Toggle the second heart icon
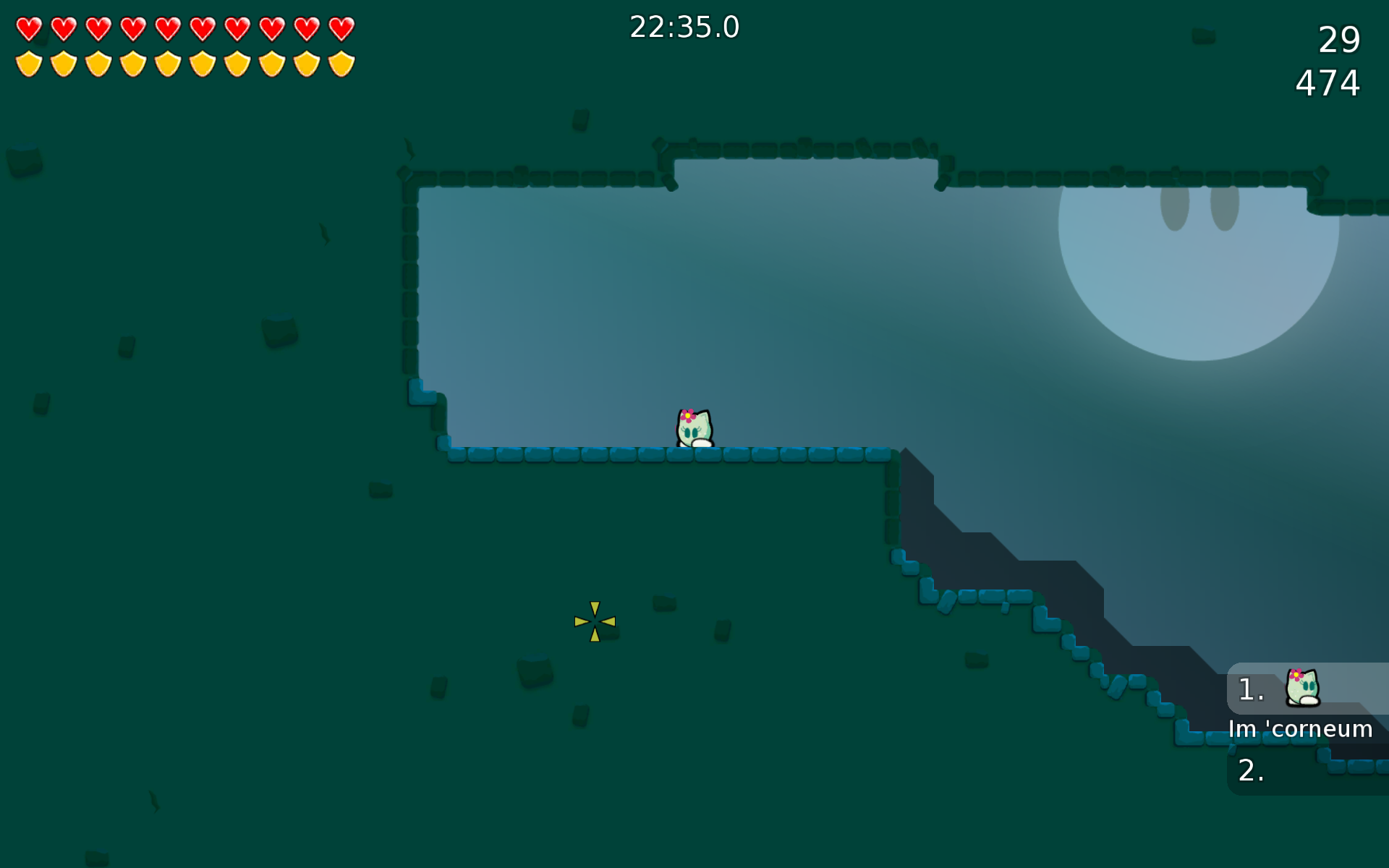Screen dimensions: 1389x868 coord(63,29)
